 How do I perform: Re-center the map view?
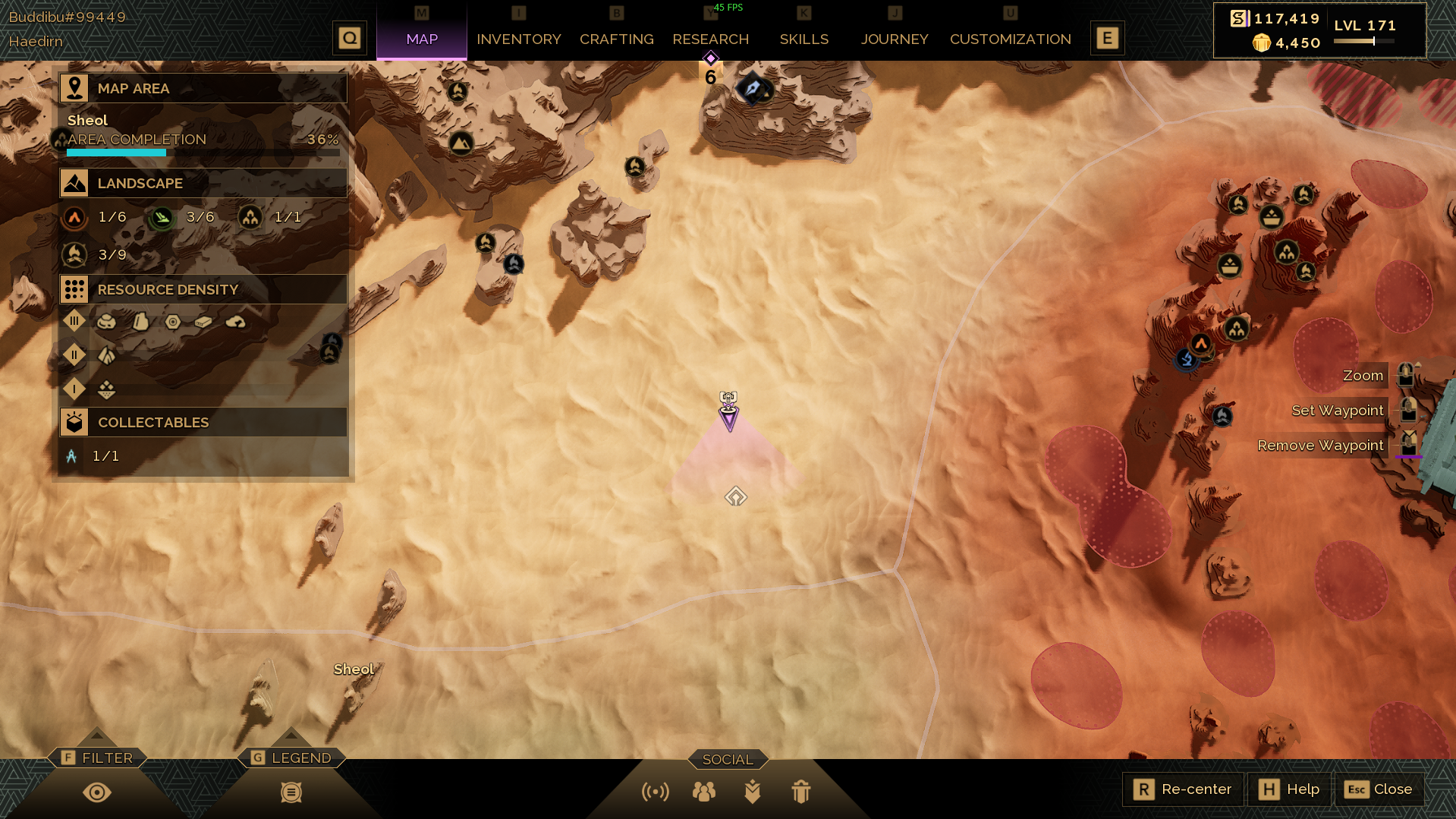point(1183,789)
